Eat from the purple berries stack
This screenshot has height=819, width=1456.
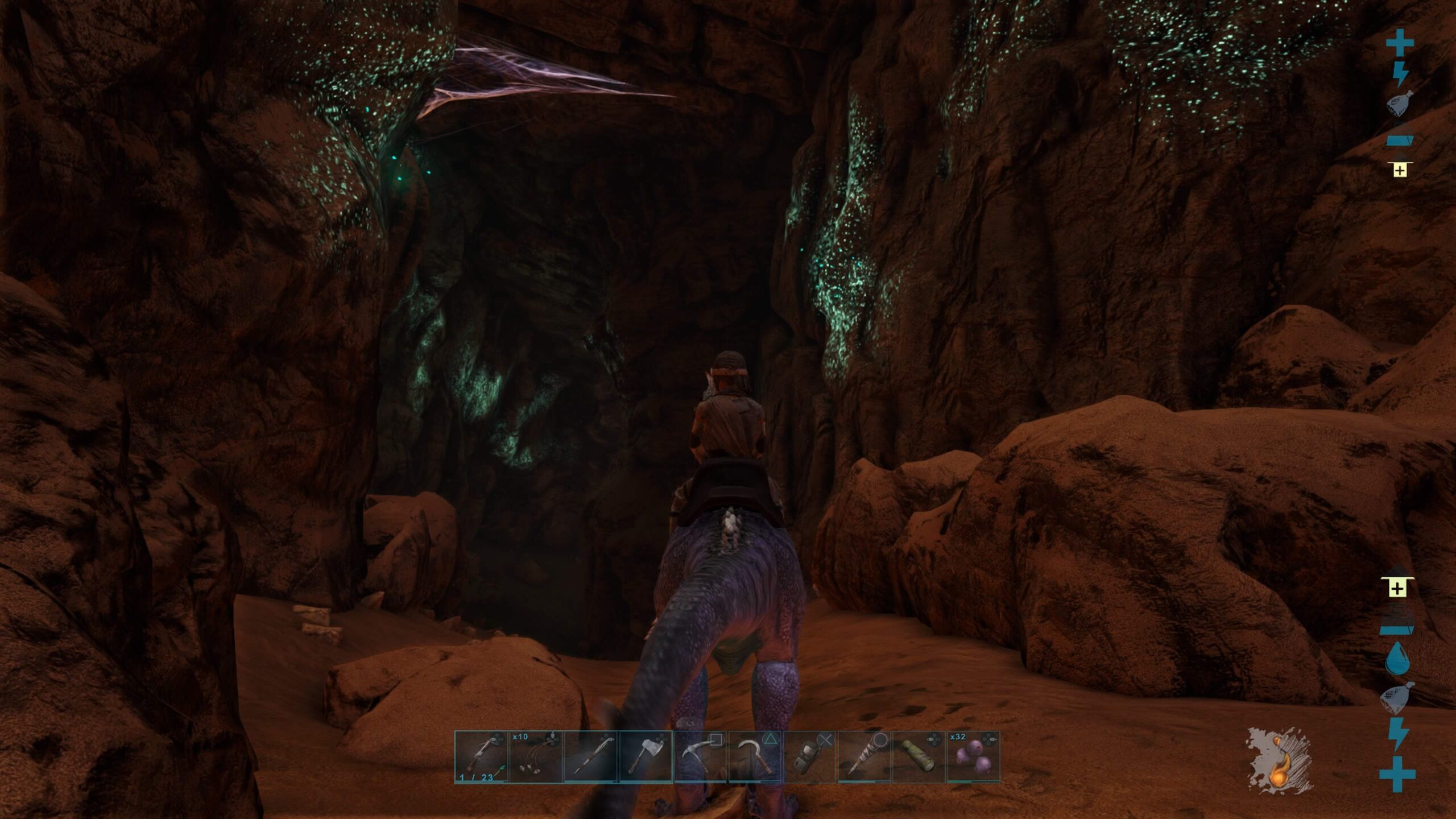(x=973, y=757)
